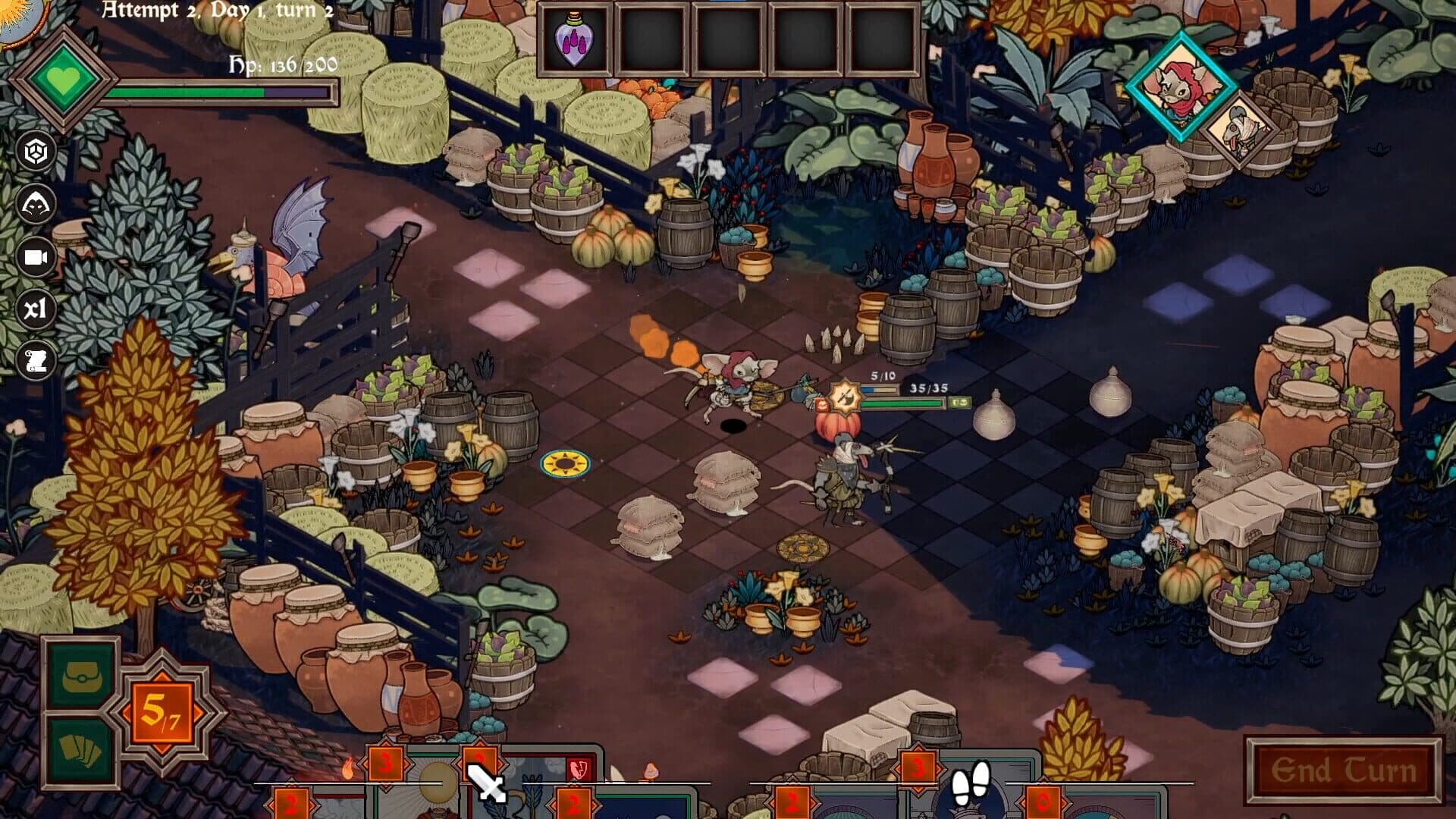
Task: Open the camera/video icon on left sidebar
Action: pos(36,256)
